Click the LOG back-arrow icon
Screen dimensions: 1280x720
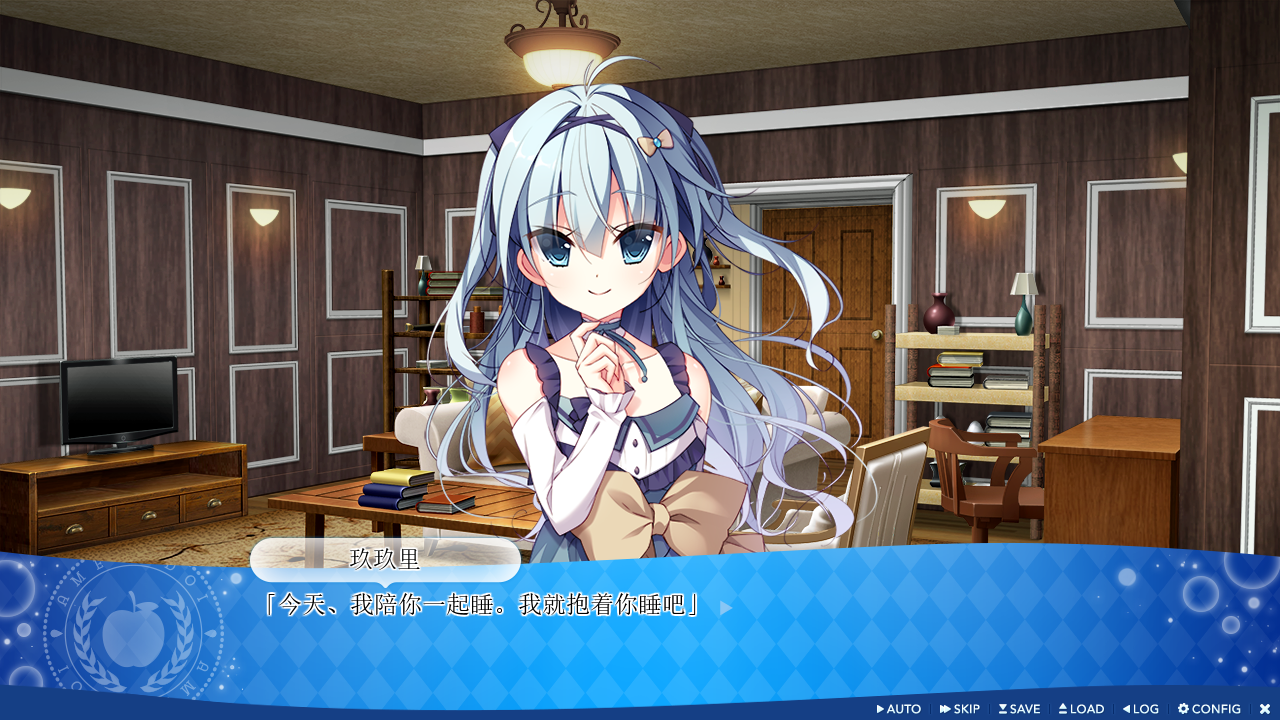tap(1129, 709)
